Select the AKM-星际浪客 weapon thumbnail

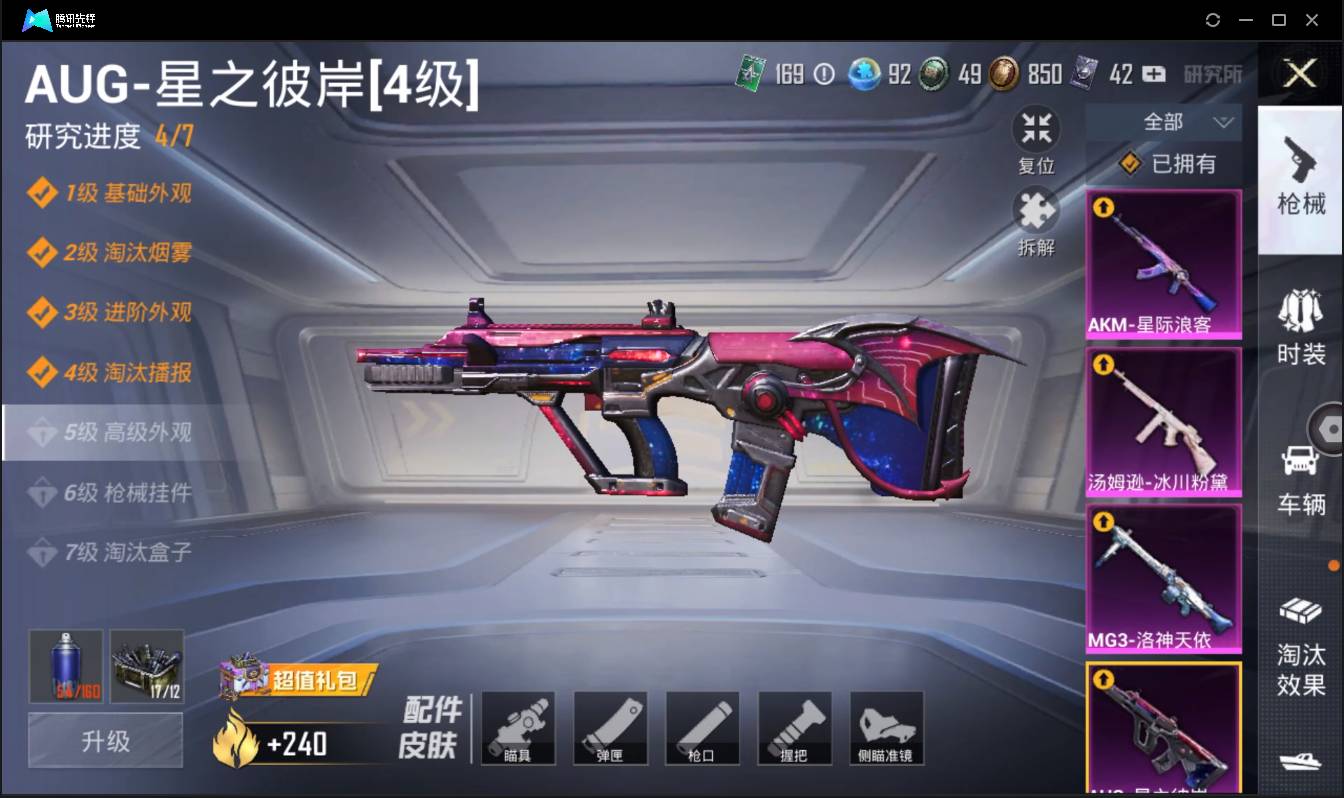1163,263
